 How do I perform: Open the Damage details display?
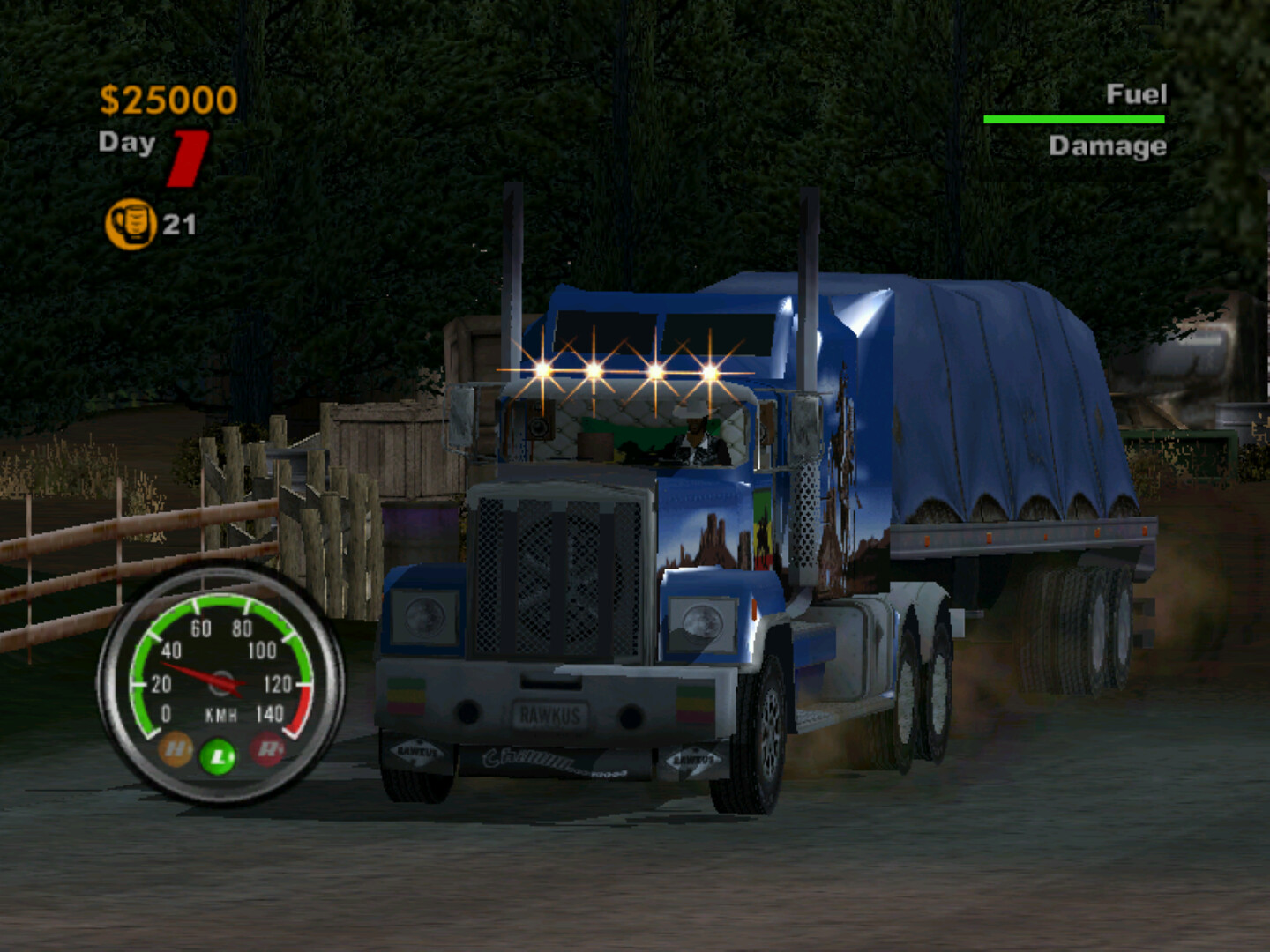click(1108, 146)
